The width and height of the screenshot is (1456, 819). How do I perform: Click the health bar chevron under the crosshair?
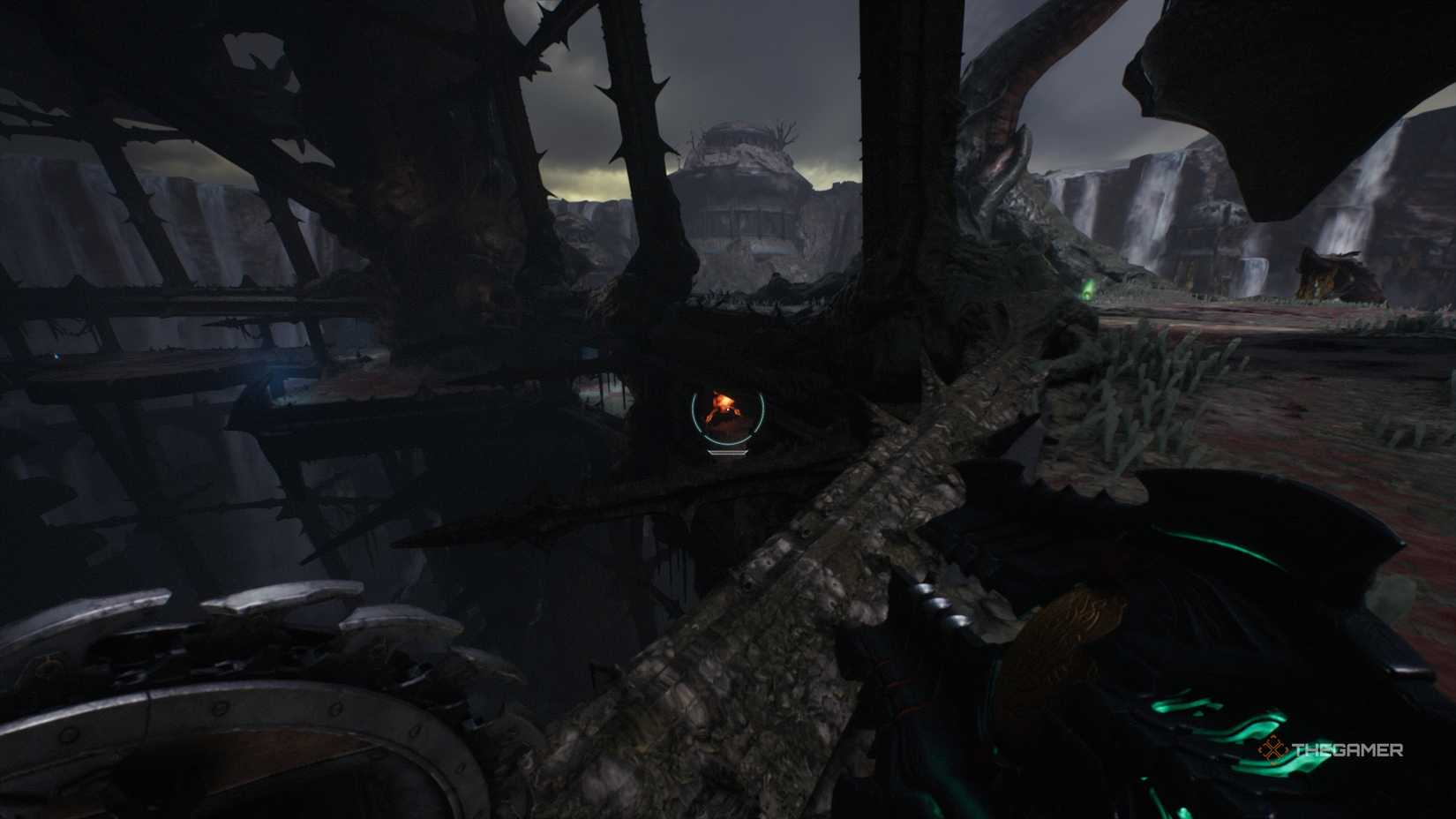point(727,453)
